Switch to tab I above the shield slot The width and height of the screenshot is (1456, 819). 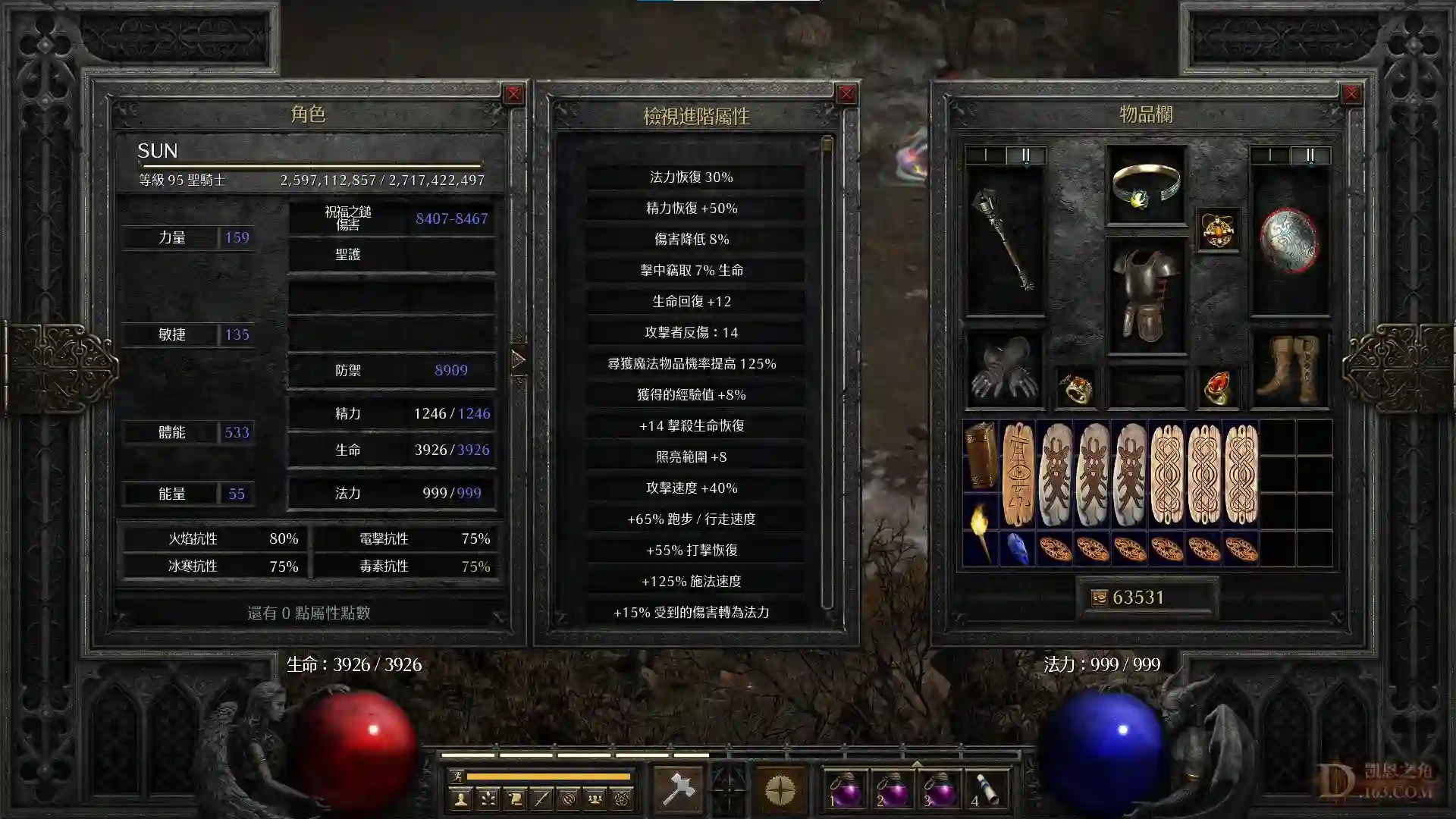[1271, 156]
